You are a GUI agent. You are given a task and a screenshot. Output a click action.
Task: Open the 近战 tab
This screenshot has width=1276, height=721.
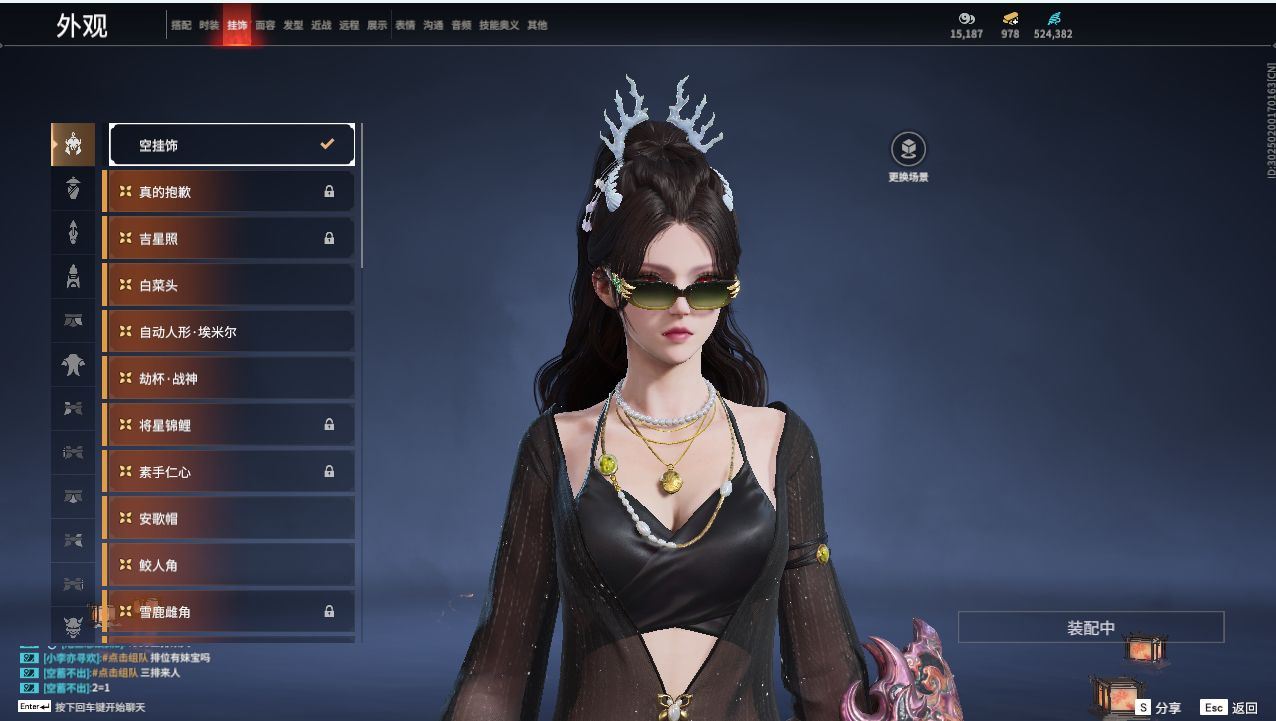(321, 25)
